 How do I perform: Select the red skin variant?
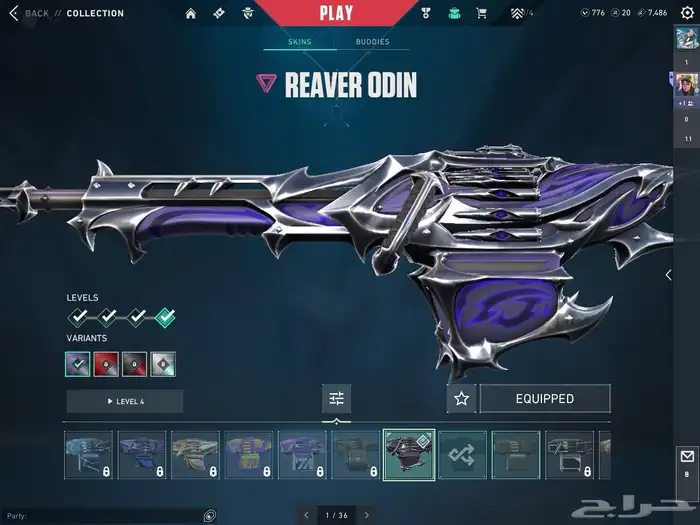click(x=106, y=365)
